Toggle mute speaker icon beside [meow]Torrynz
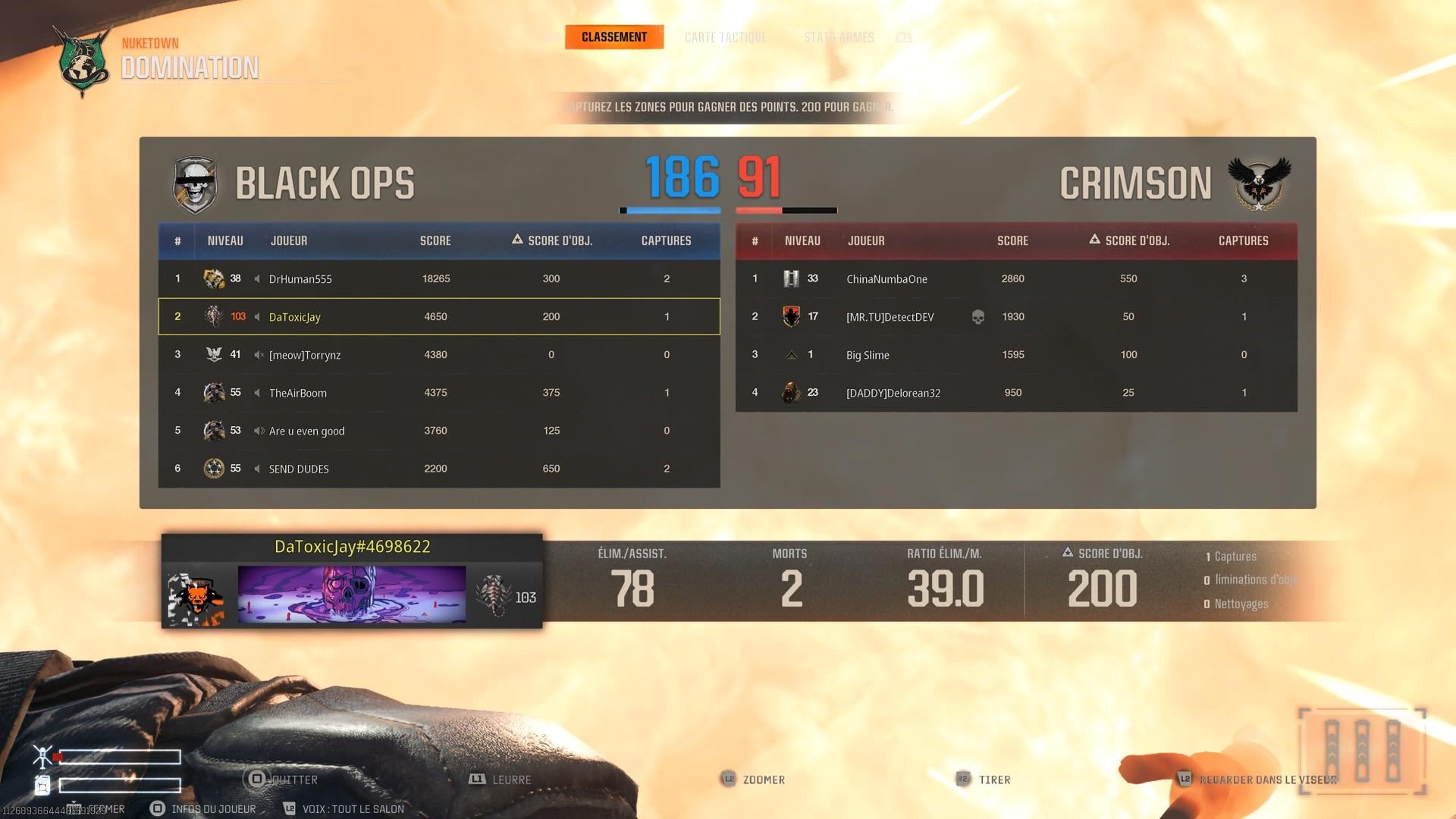This screenshot has width=1456, height=819. tap(259, 355)
